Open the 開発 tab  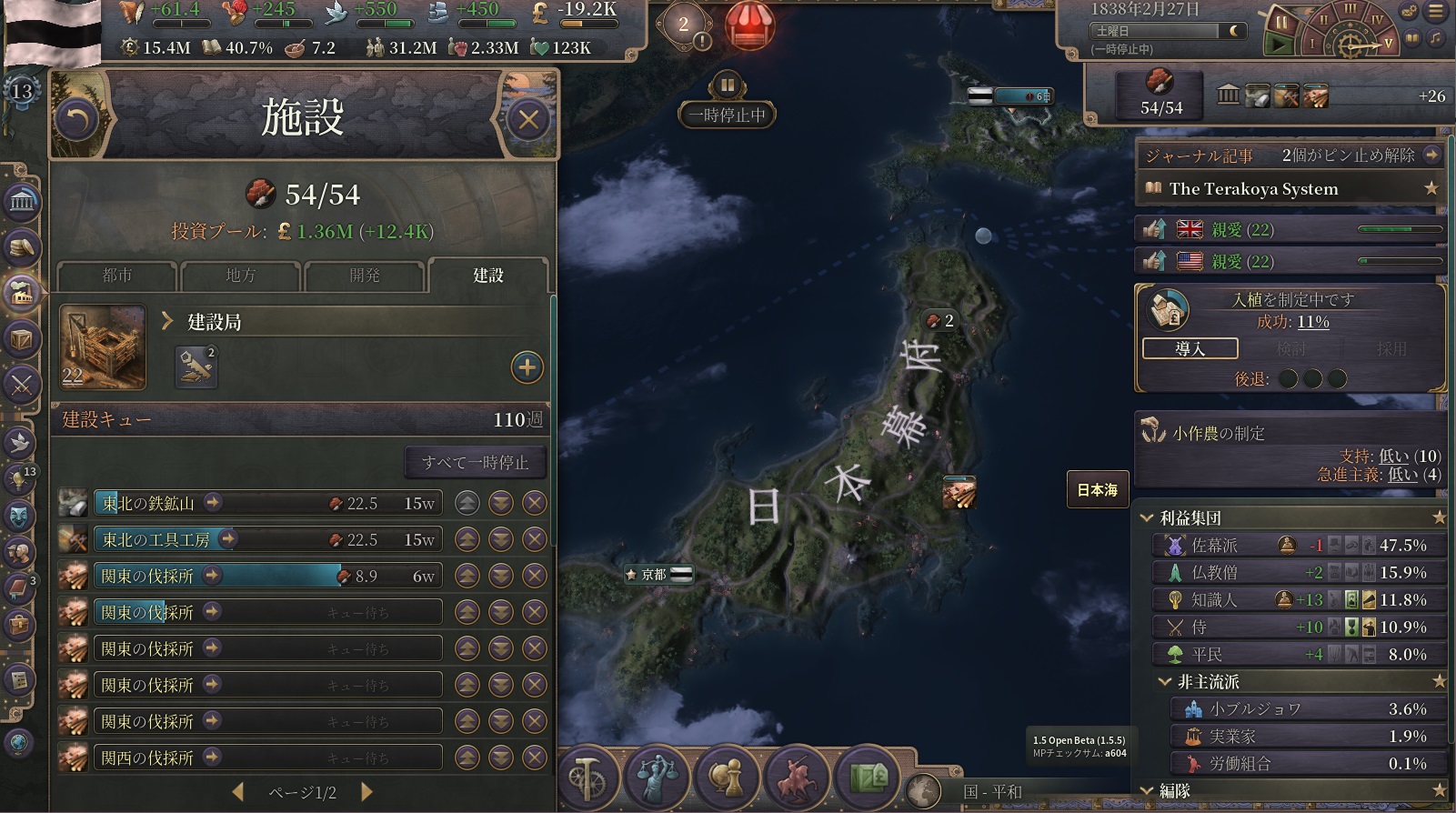[364, 276]
